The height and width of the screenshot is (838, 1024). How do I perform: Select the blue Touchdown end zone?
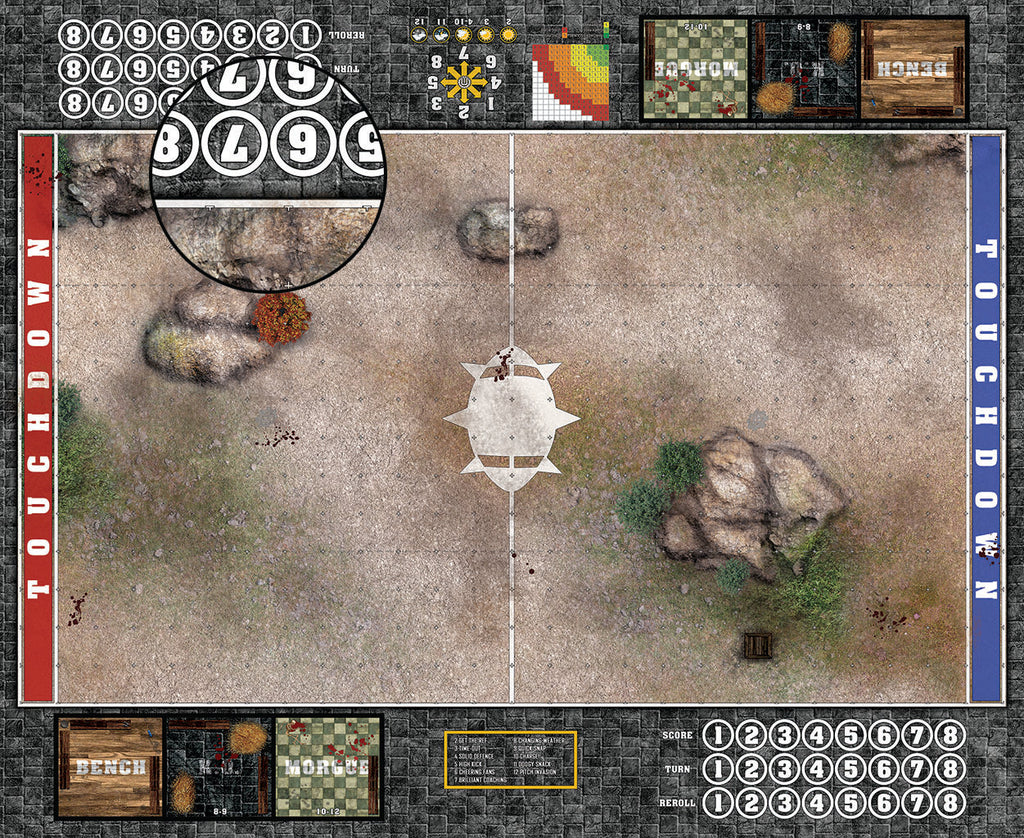(x=985, y=419)
